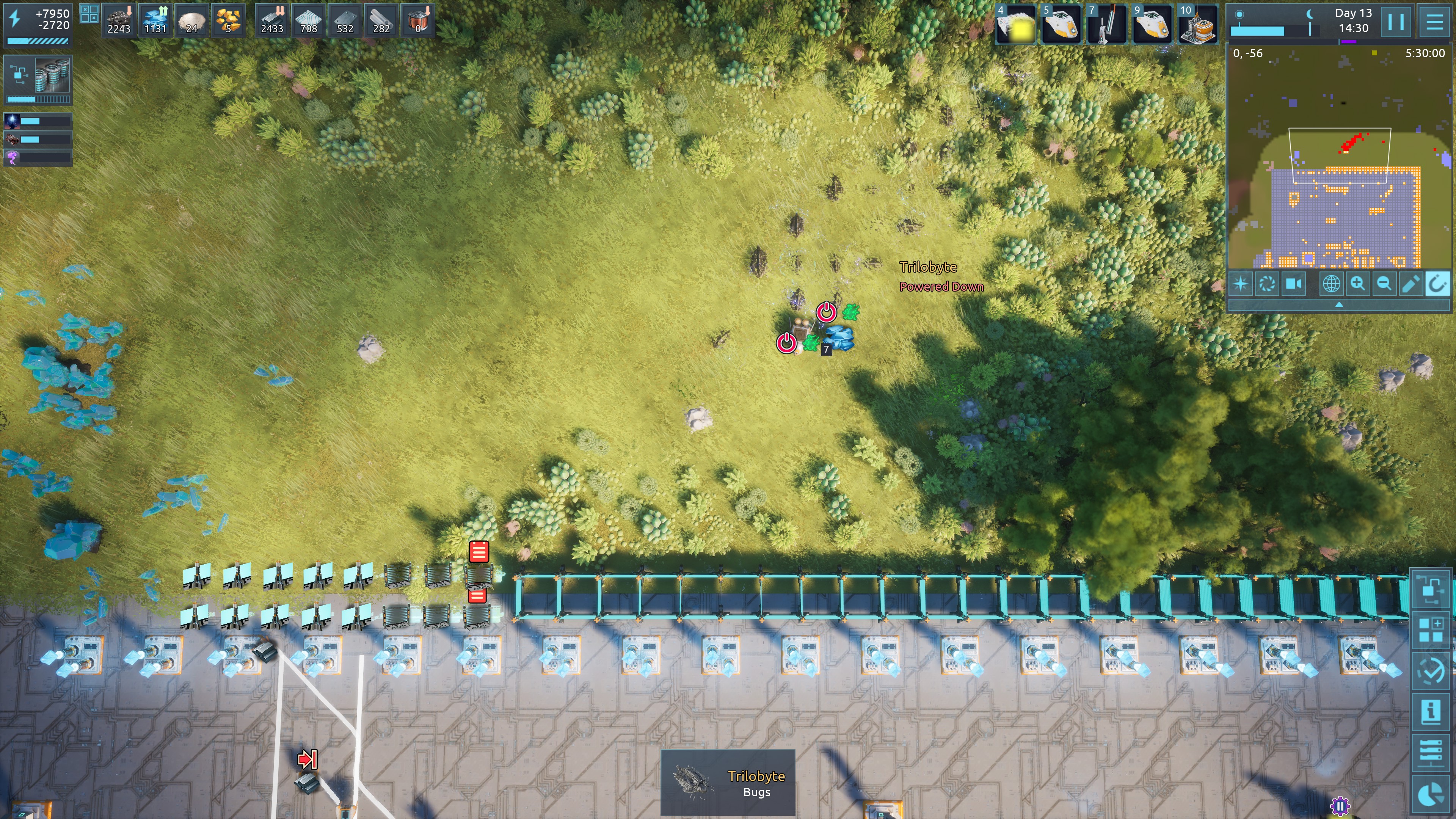Select the pencil draw tool under minimap
1456x819 pixels.
[x=1411, y=283]
